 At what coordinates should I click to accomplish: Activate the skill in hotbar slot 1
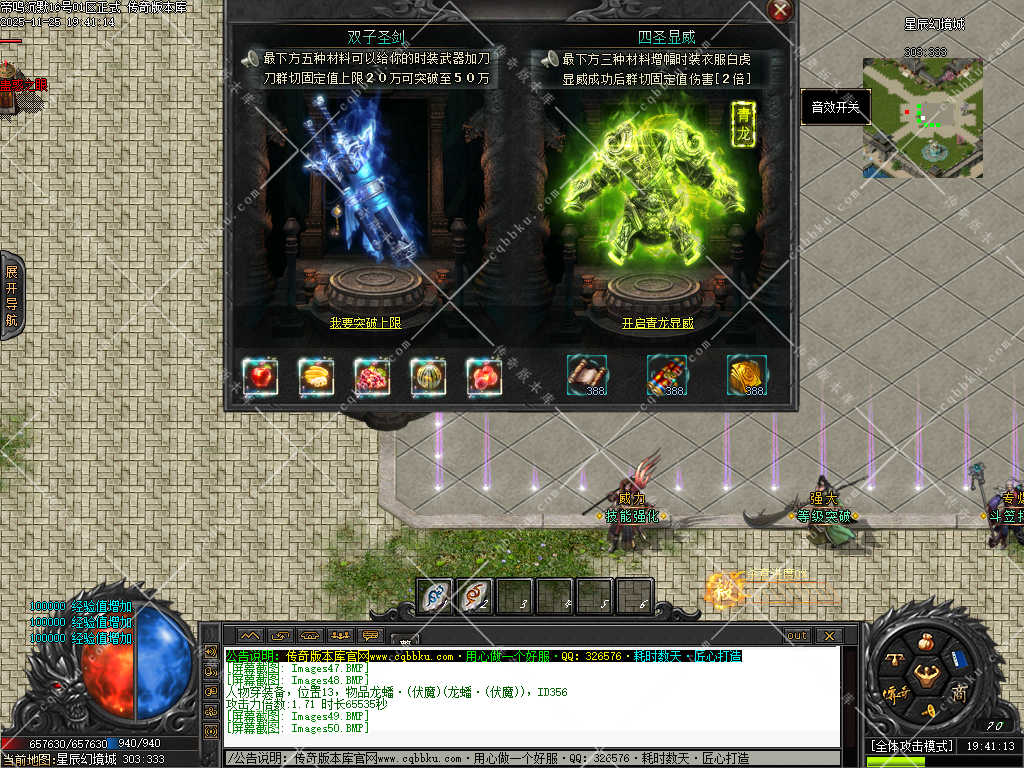[434, 596]
